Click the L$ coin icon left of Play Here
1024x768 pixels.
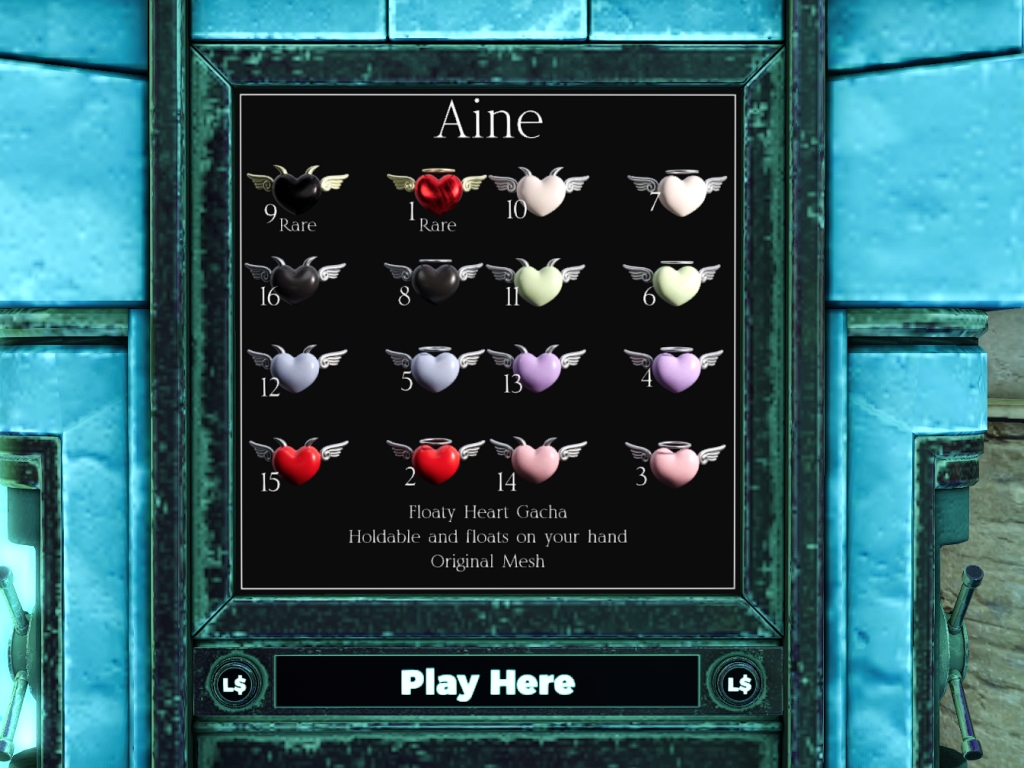(237, 684)
